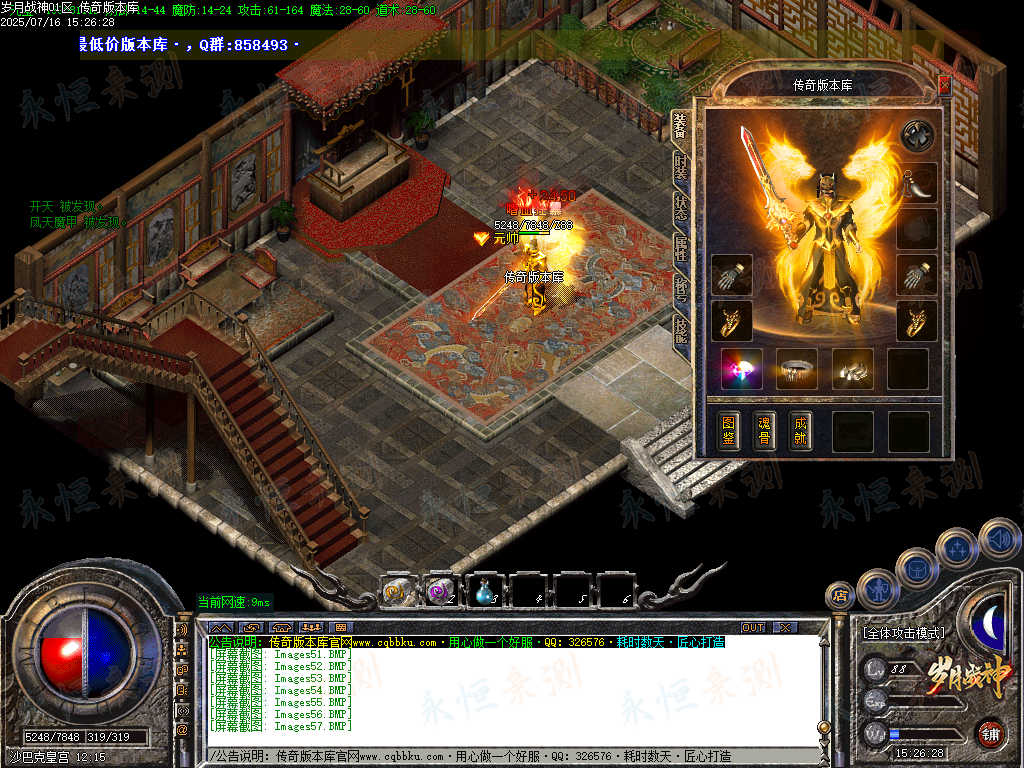The height and width of the screenshot is (768, 1024).
Task: Toggle sound with the speaker button
Action: 999,538
